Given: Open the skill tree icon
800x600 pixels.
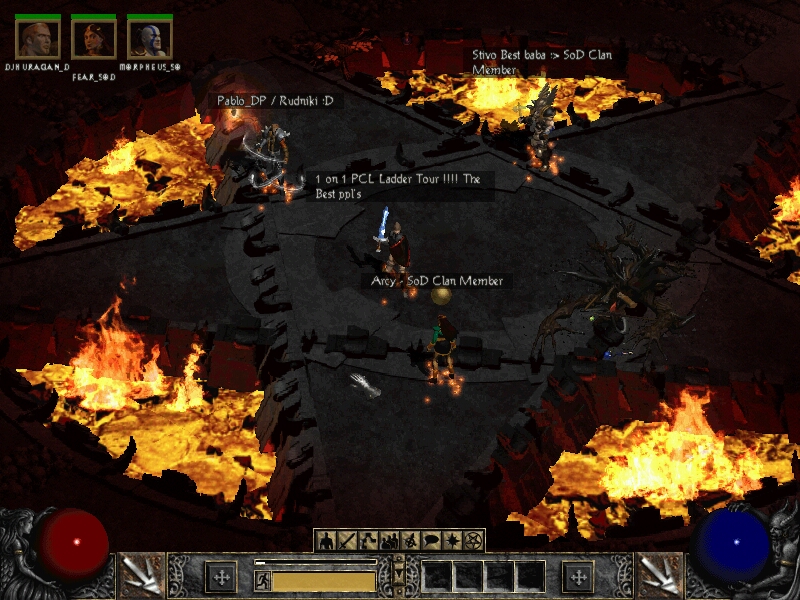Looking at the screenshot, I should tap(368, 541).
